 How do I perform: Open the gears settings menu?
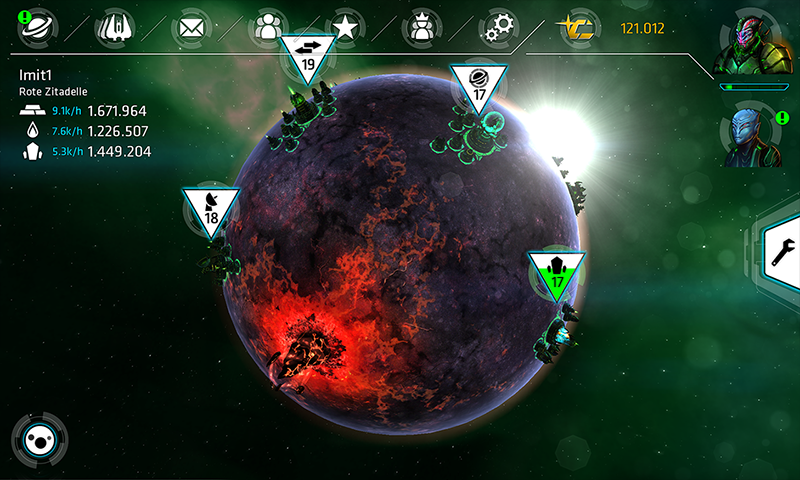pos(498,28)
